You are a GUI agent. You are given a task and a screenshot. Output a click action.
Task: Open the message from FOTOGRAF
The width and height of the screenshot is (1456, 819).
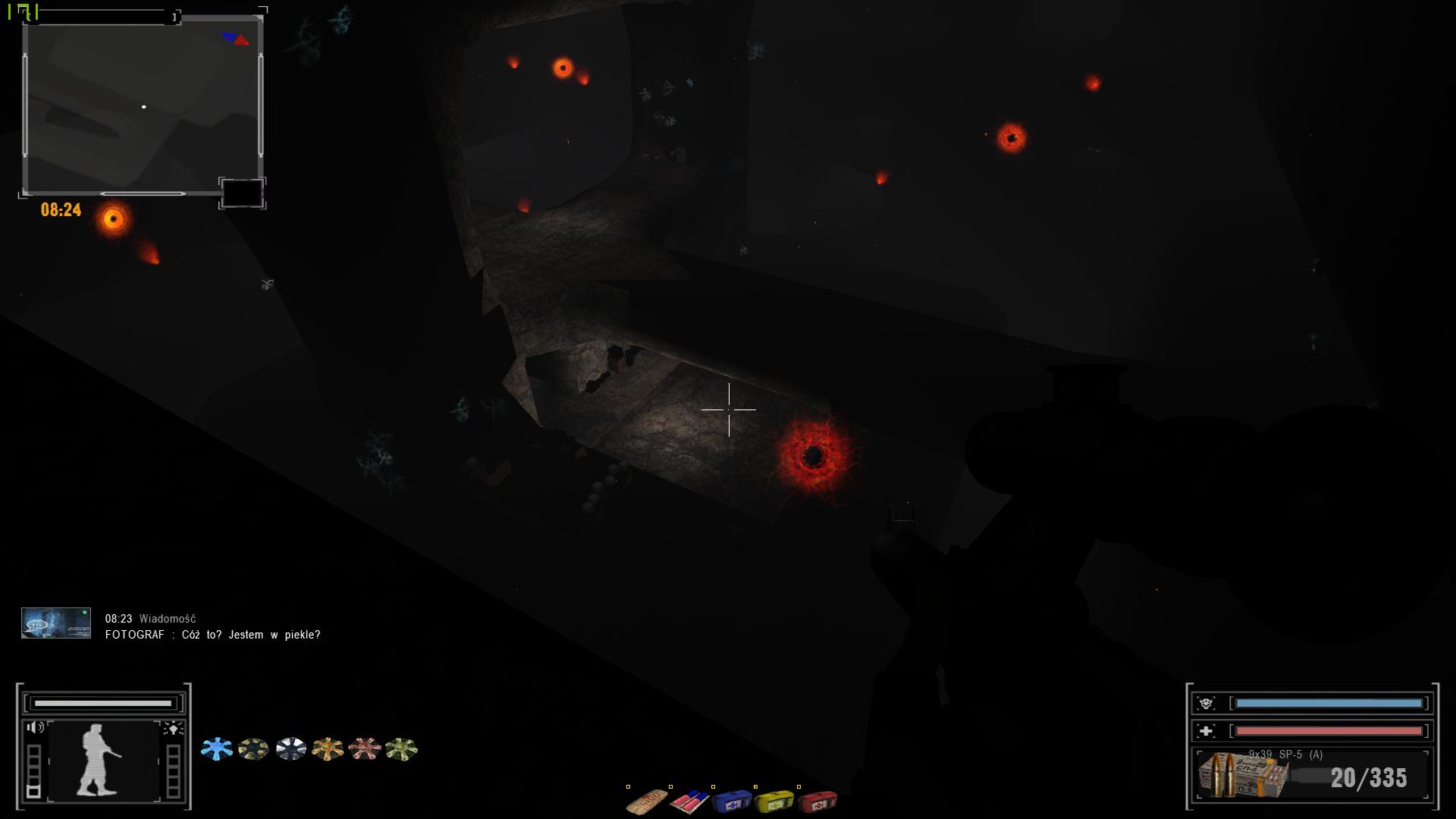[212, 635]
